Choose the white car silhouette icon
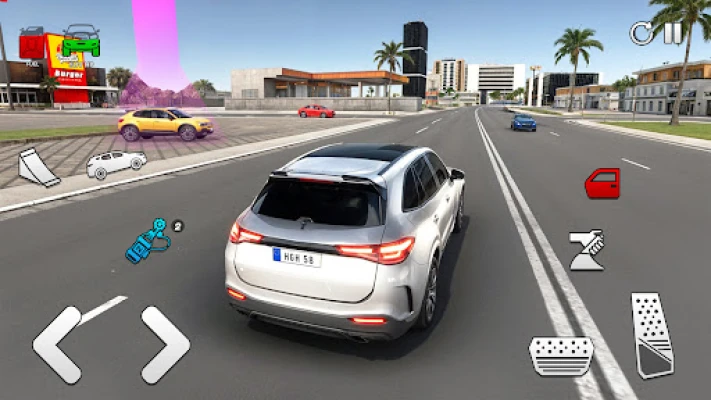The image size is (711, 400). click(x=115, y=164)
